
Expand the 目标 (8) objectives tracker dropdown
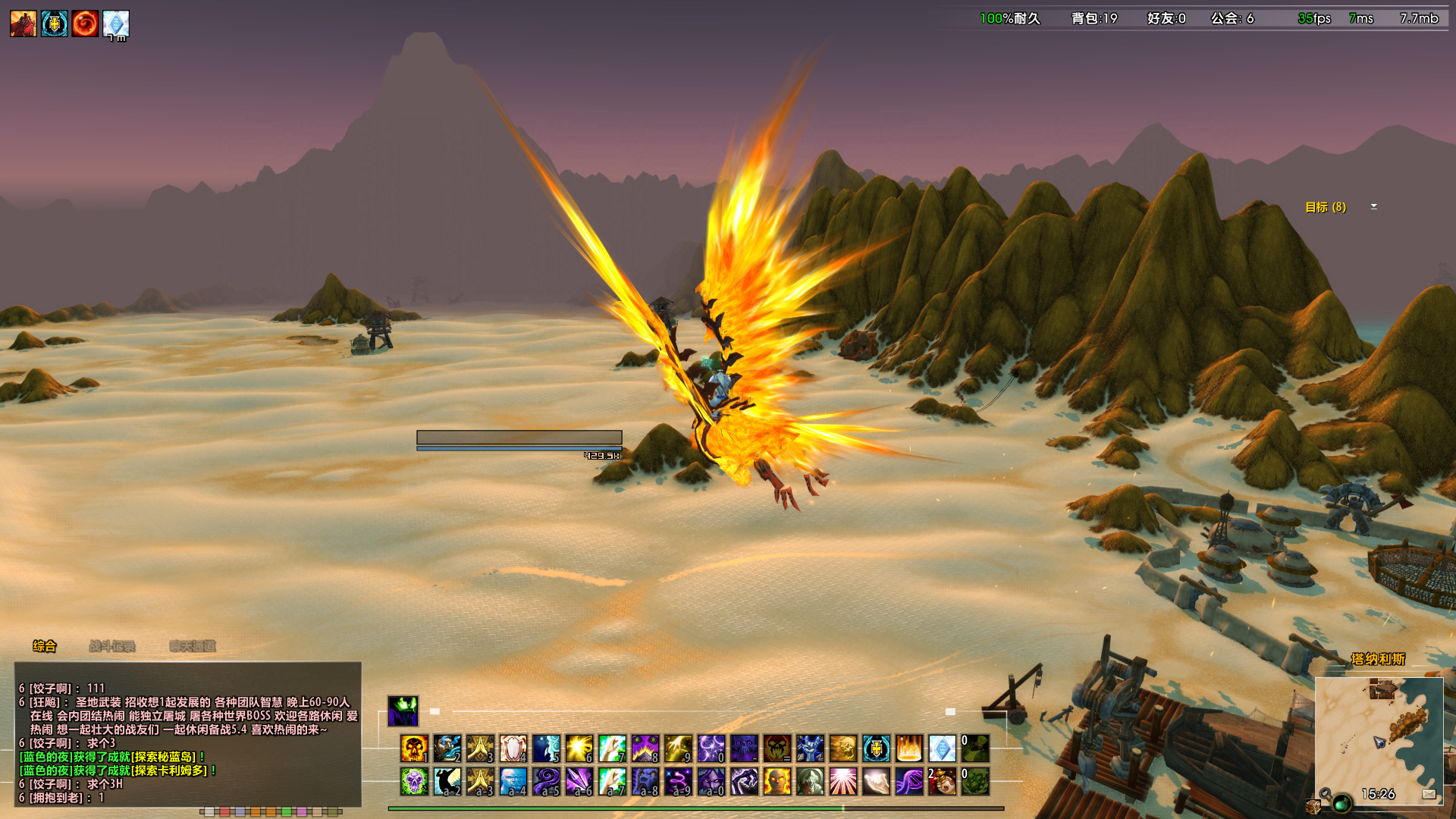[x=1373, y=206]
